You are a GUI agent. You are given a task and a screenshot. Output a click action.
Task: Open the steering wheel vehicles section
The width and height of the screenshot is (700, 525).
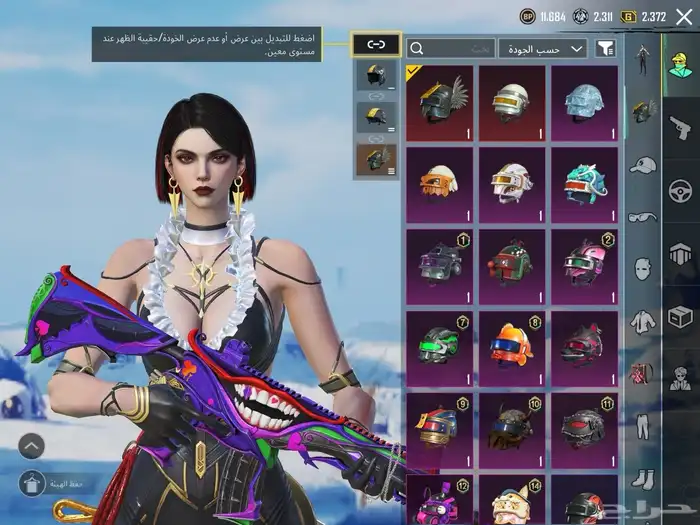(x=681, y=190)
